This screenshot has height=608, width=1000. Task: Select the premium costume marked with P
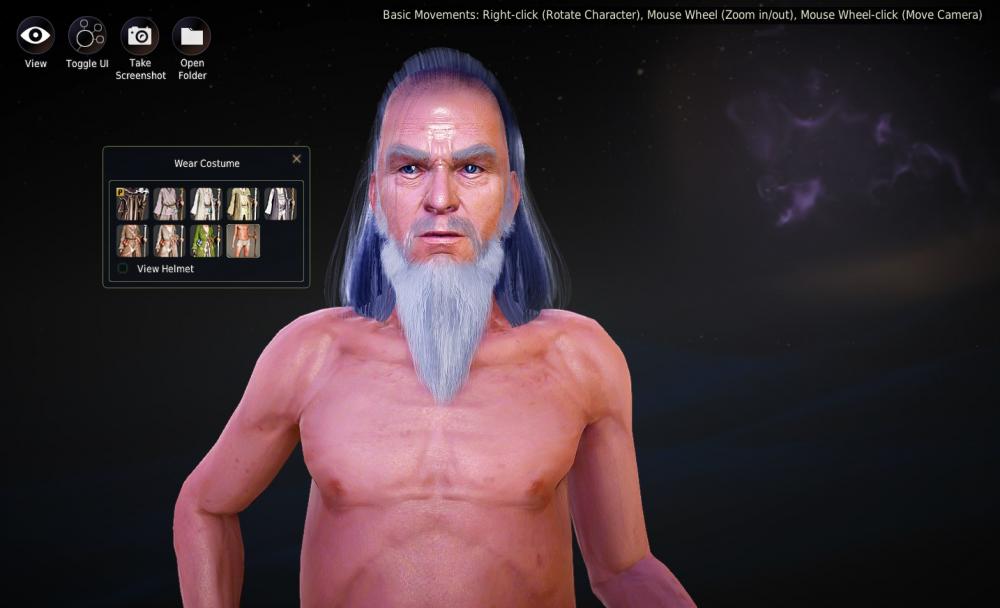pos(132,204)
